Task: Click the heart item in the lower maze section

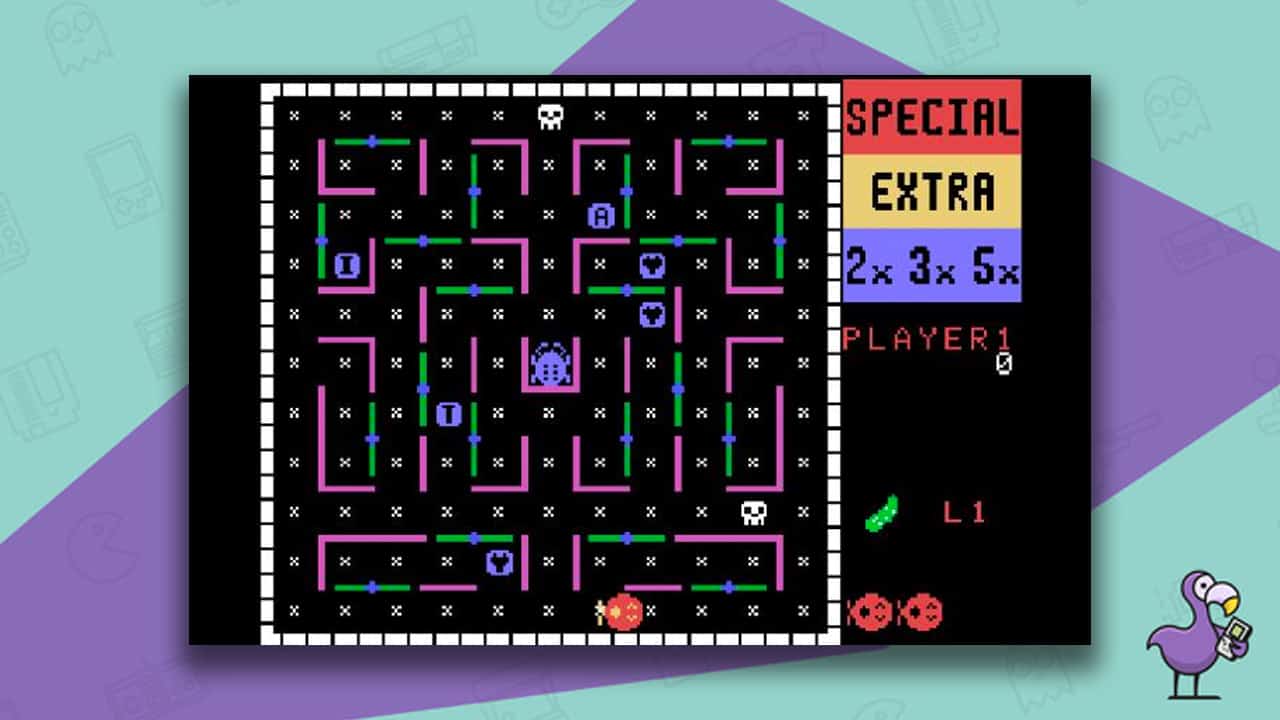Action: click(x=498, y=562)
